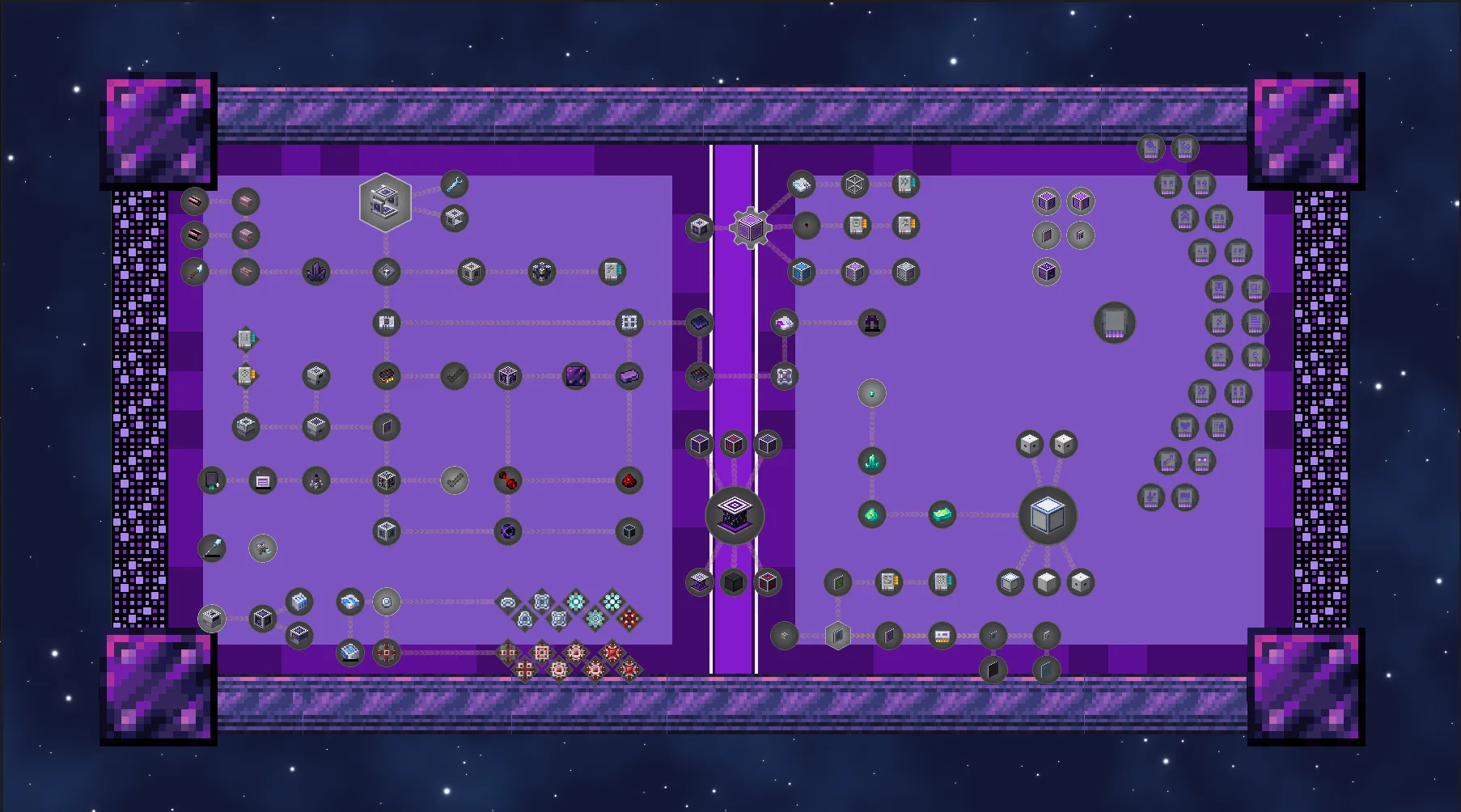
Task: Open the amethyst crystal cluster advancement
Action: (x=315, y=272)
